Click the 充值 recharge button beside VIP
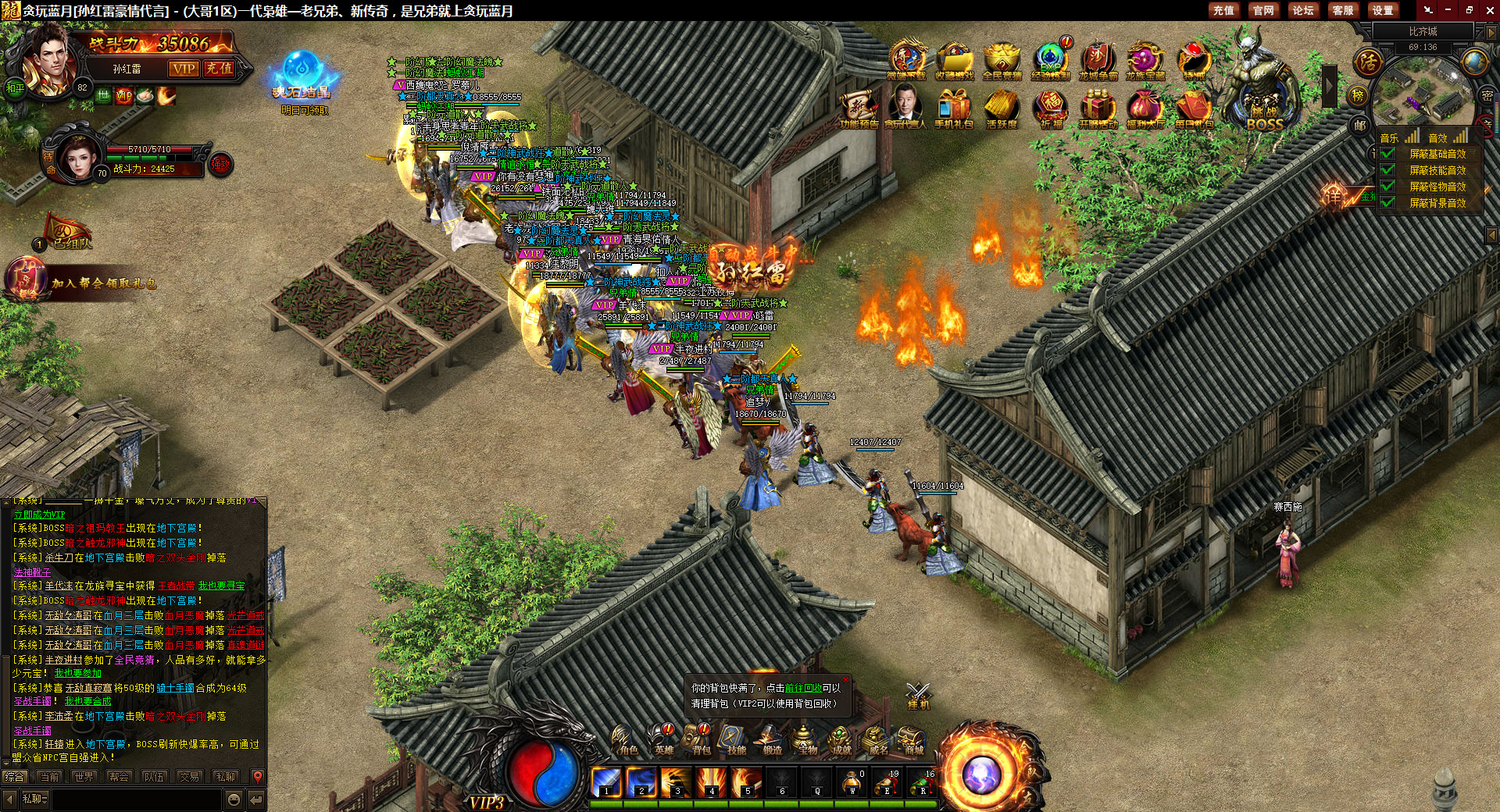Screen dimensions: 1500x812 point(219,69)
